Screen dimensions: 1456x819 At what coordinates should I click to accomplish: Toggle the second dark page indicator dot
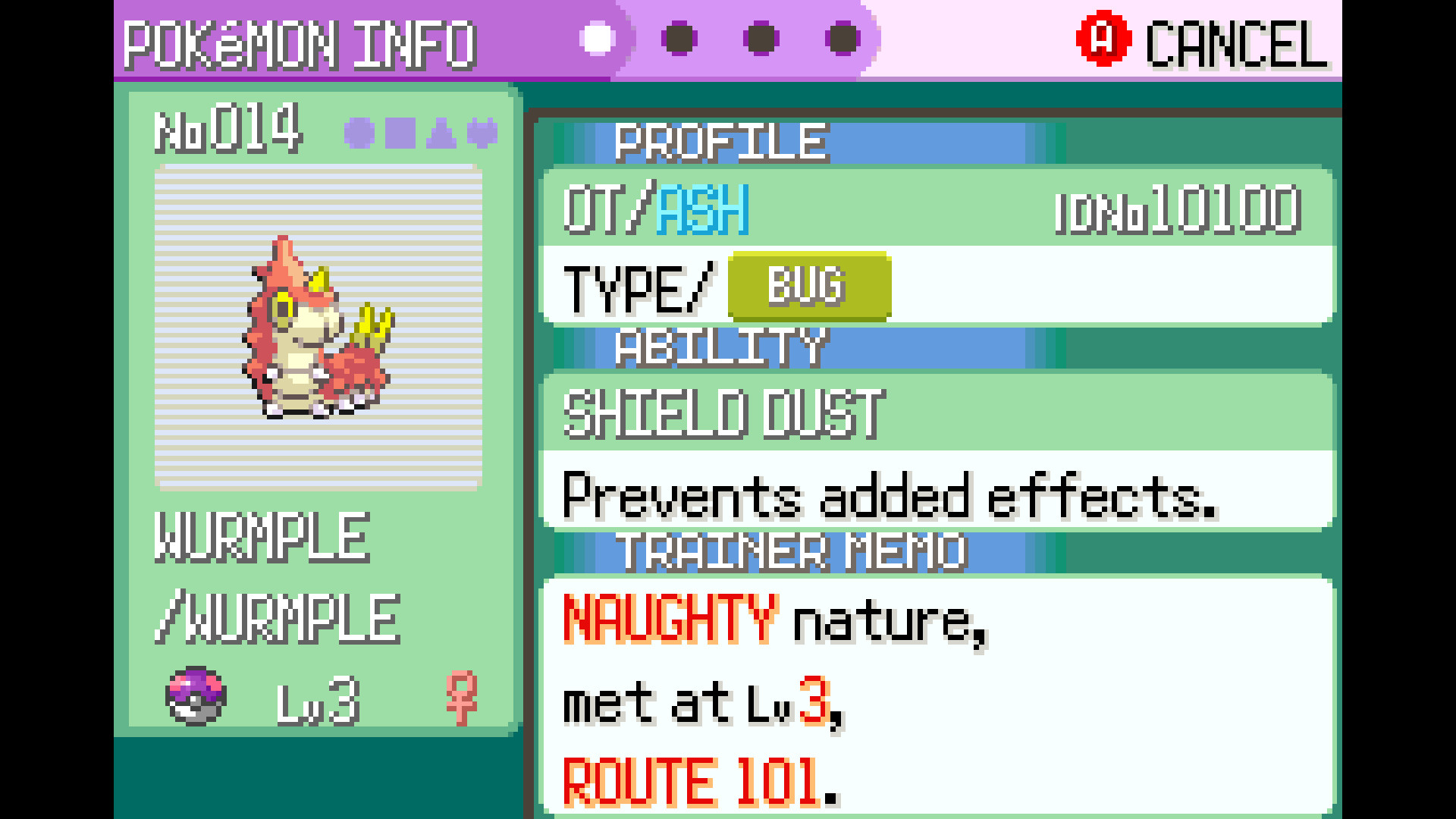[x=677, y=39]
